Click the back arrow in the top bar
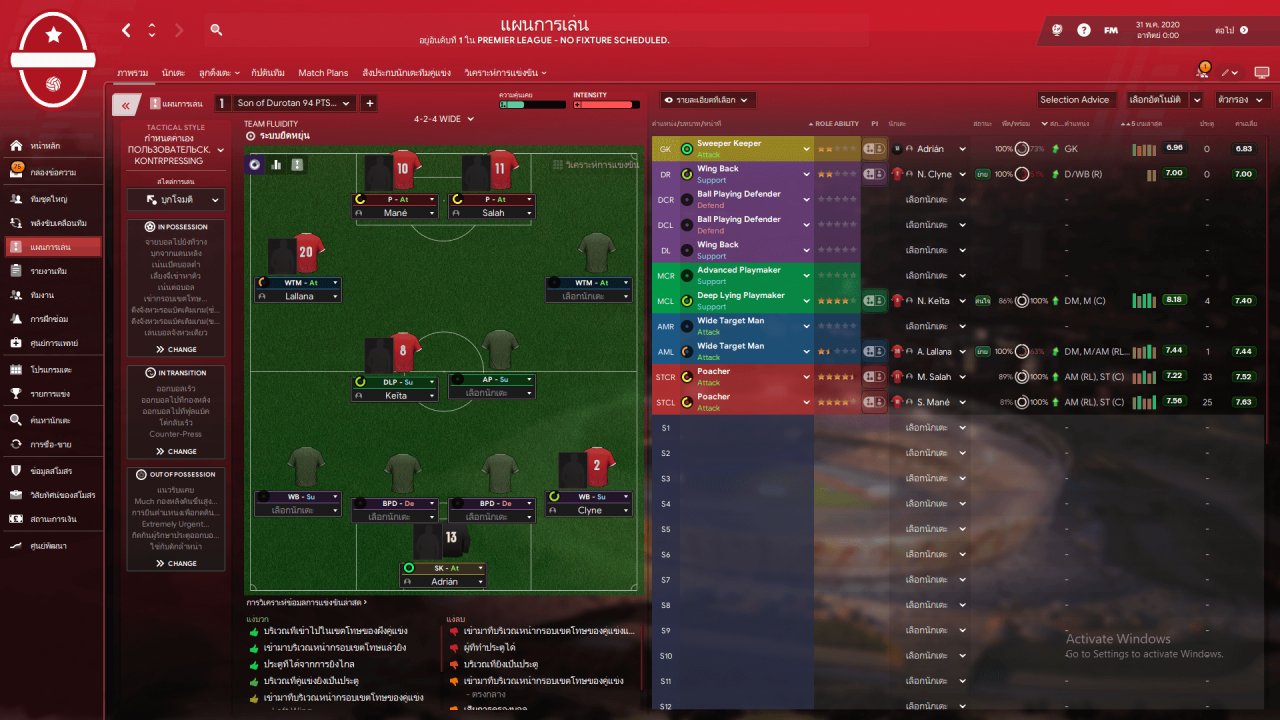The width and height of the screenshot is (1280, 720). click(126, 30)
